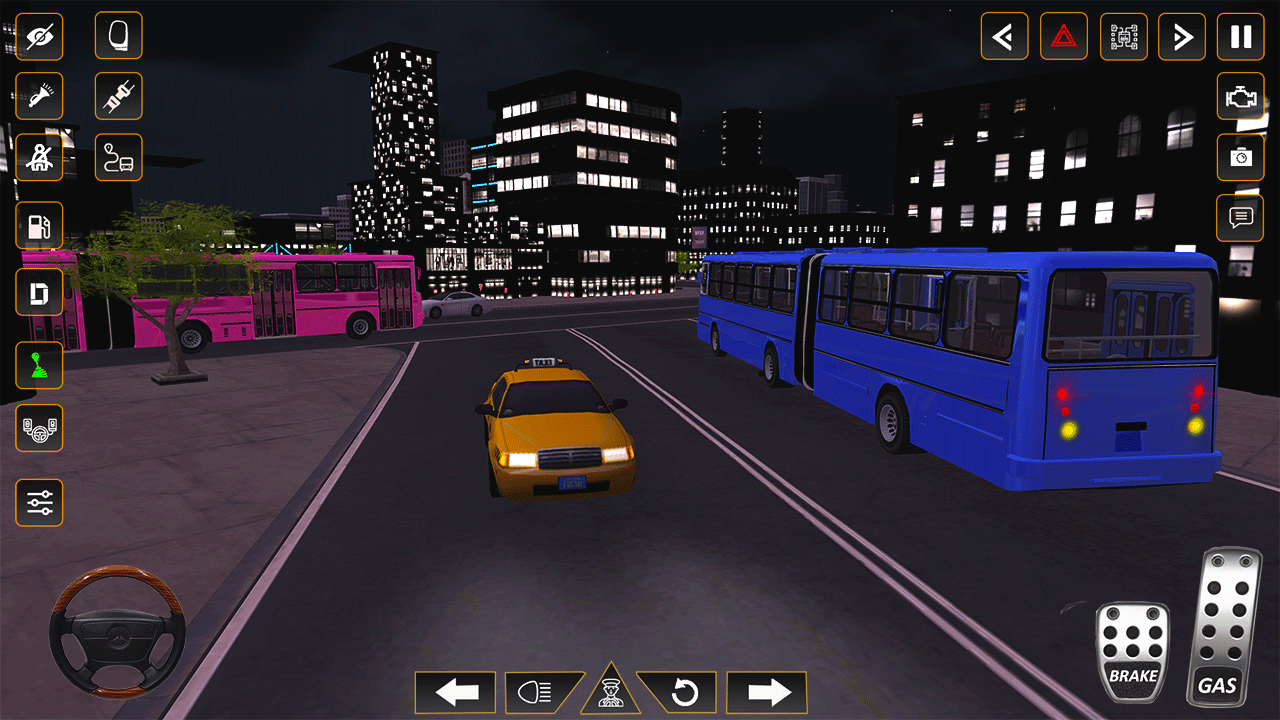Screen dimensions: 1280x720
Task: Activate the green gear shifter icon
Action: pos(40,365)
